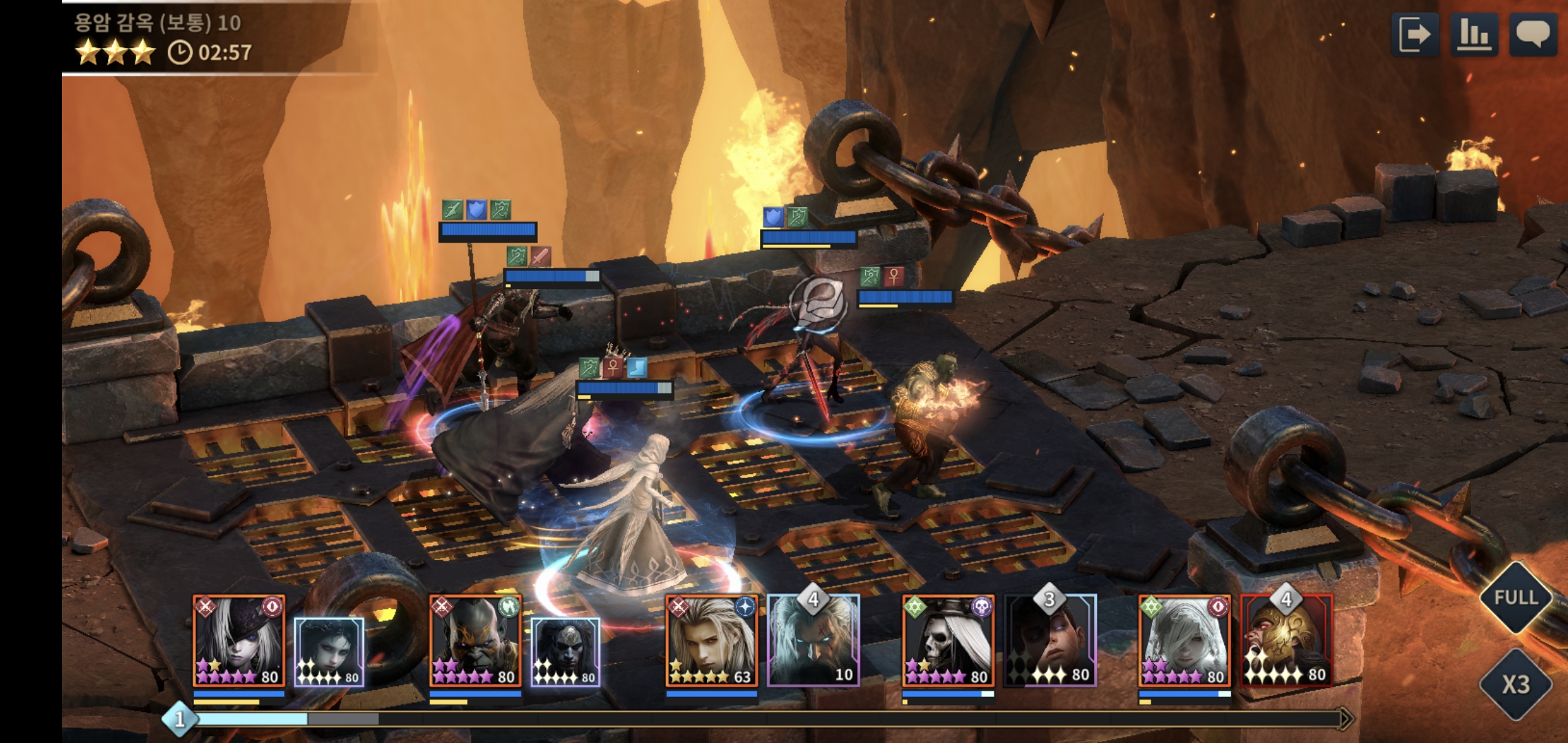Select the white-hooded hero portrait

[1185, 641]
